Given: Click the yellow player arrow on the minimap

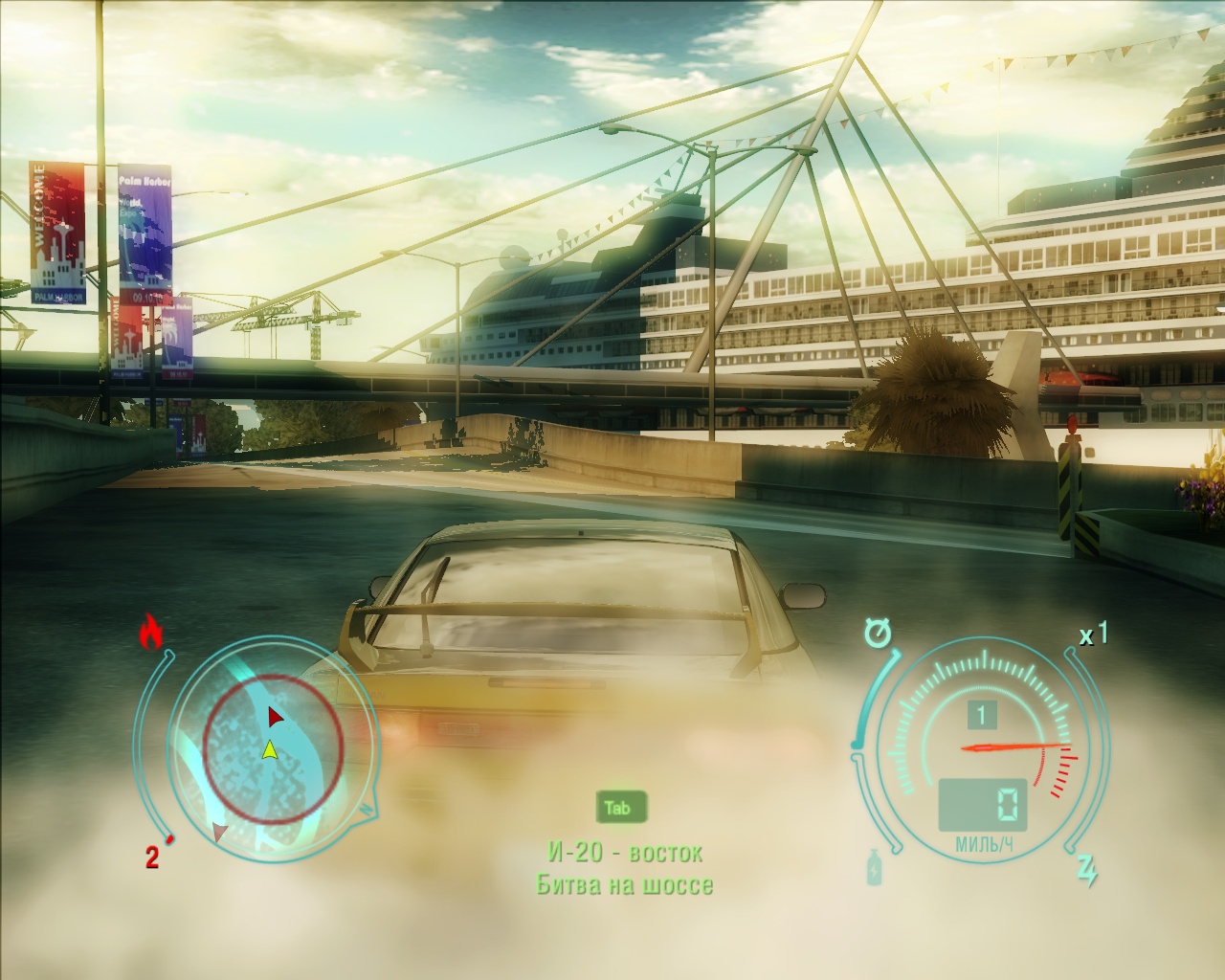Looking at the screenshot, I should pos(270,748).
